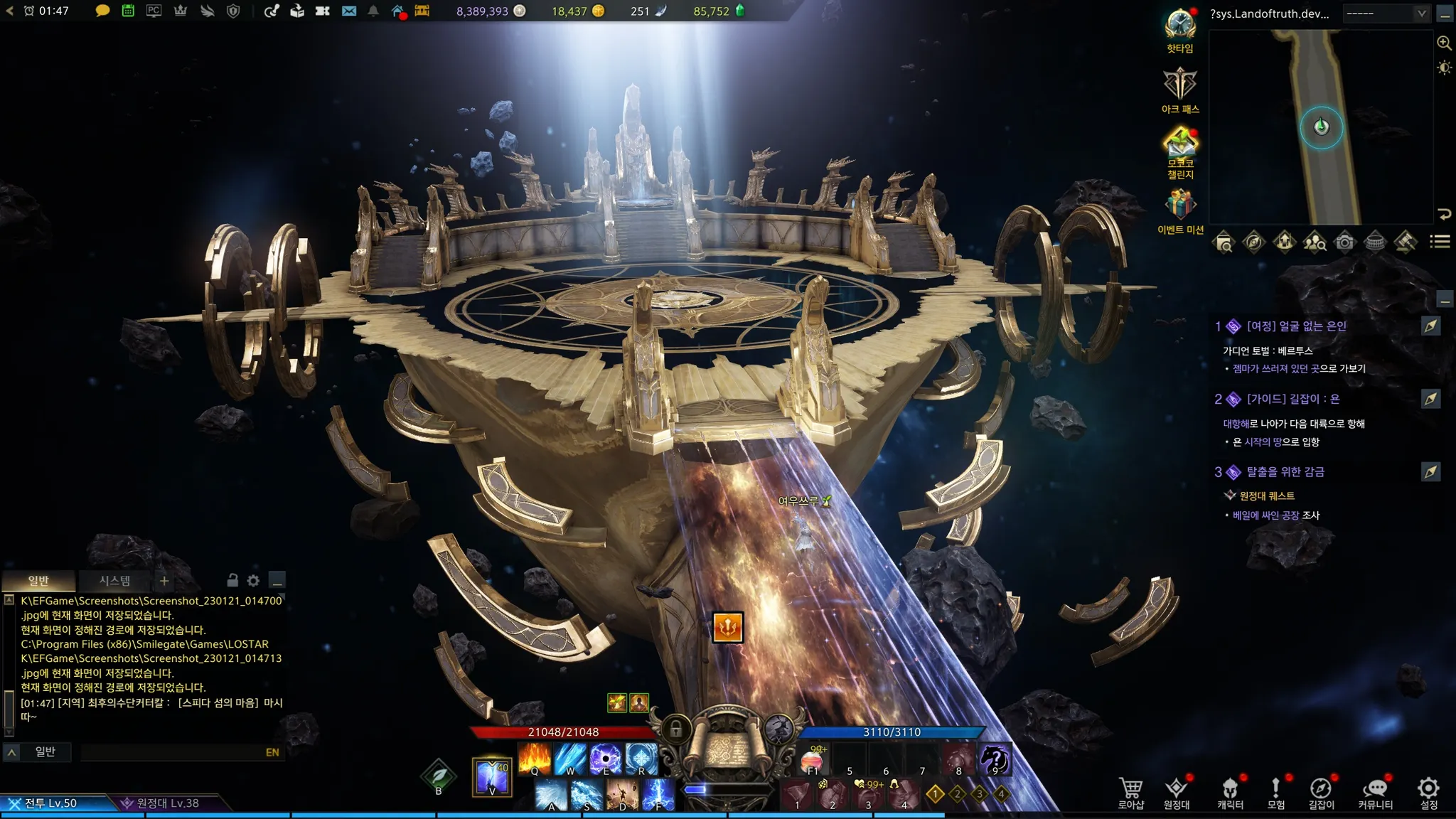
Task: Zoom the minimap with the magnifier button
Action: click(x=1444, y=43)
